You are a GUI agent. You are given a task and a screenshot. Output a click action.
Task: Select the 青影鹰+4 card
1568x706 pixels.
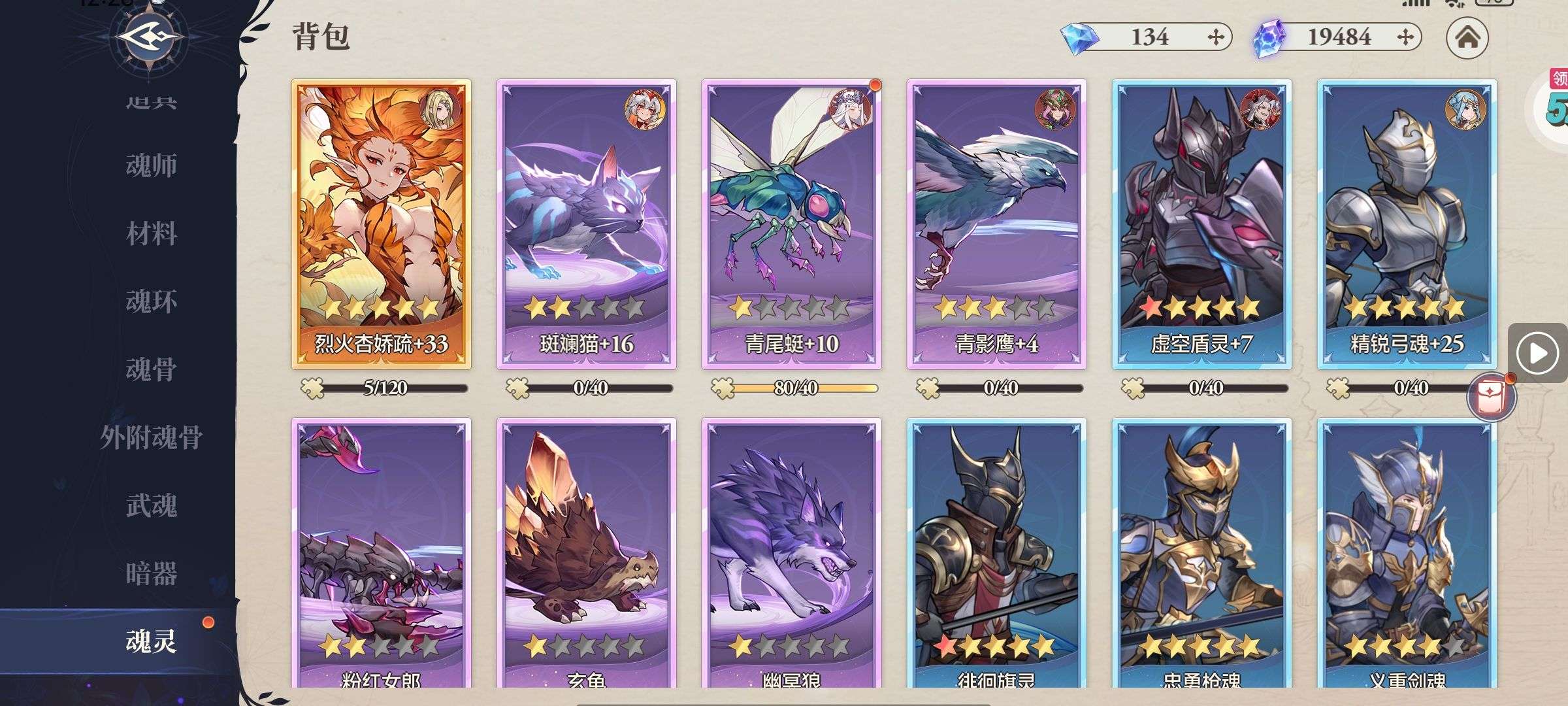[x=996, y=224]
